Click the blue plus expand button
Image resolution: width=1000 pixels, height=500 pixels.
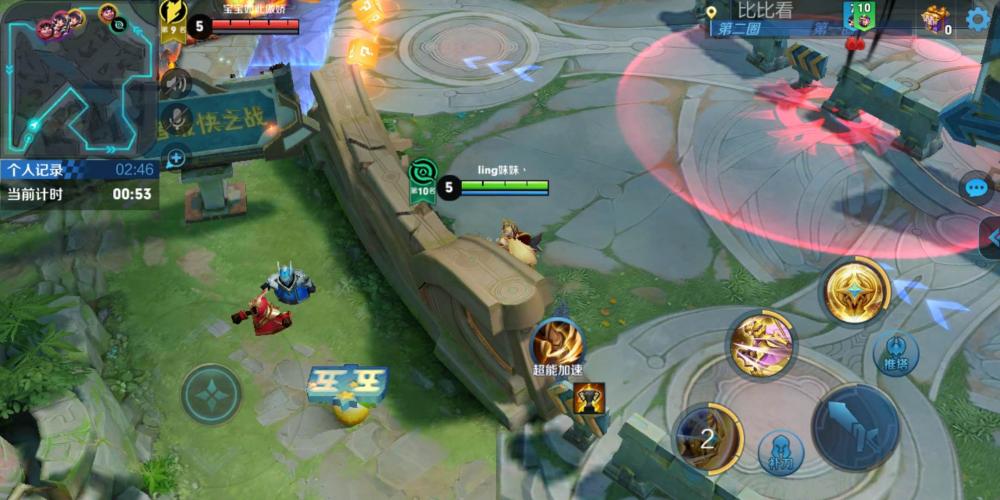176,157
